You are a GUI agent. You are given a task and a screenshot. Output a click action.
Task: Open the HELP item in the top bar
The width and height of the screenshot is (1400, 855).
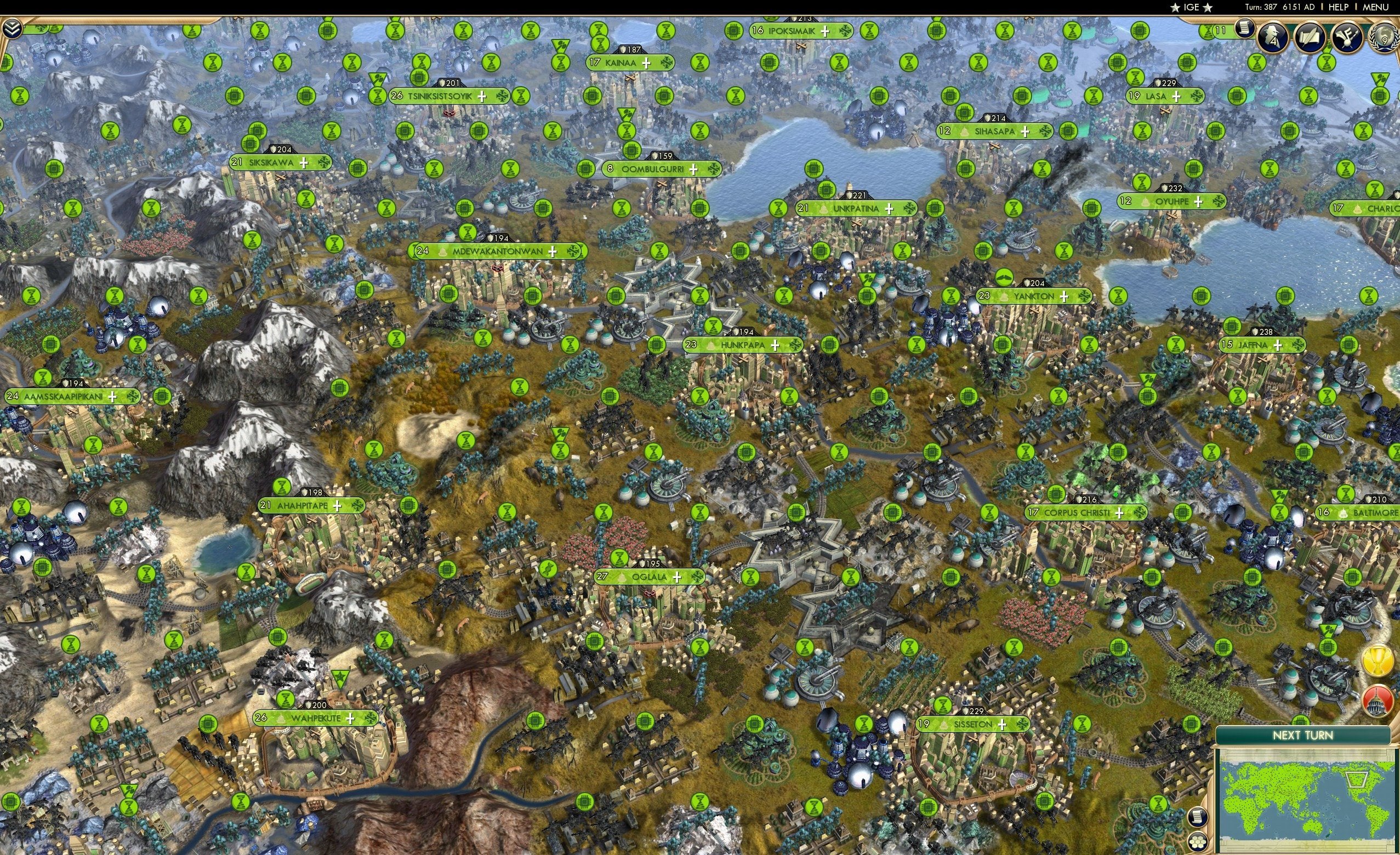pos(1339,7)
